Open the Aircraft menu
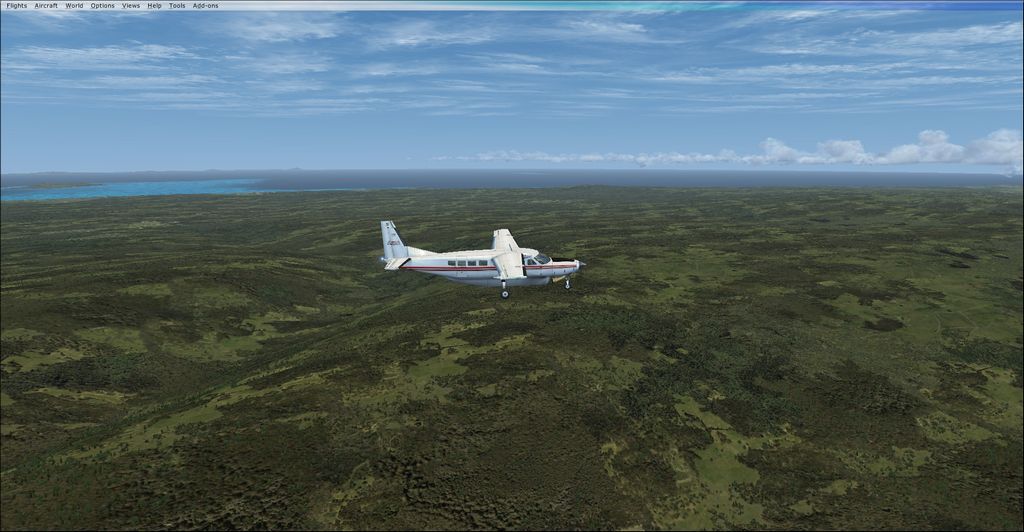1024x532 pixels. [46, 6]
